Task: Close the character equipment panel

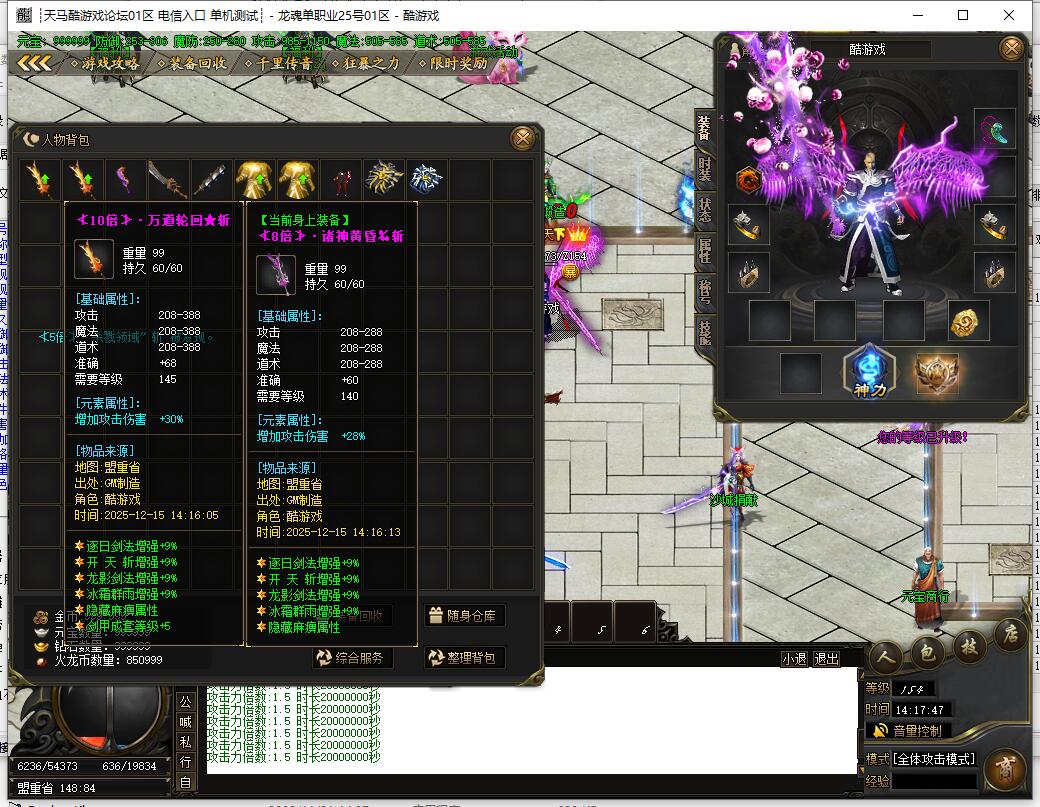Action: coord(1012,48)
